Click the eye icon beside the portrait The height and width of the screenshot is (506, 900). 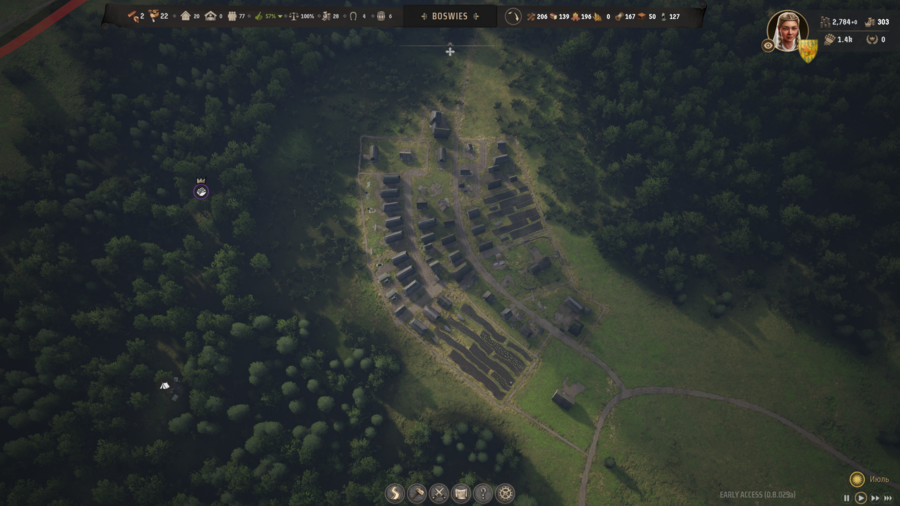[x=768, y=46]
